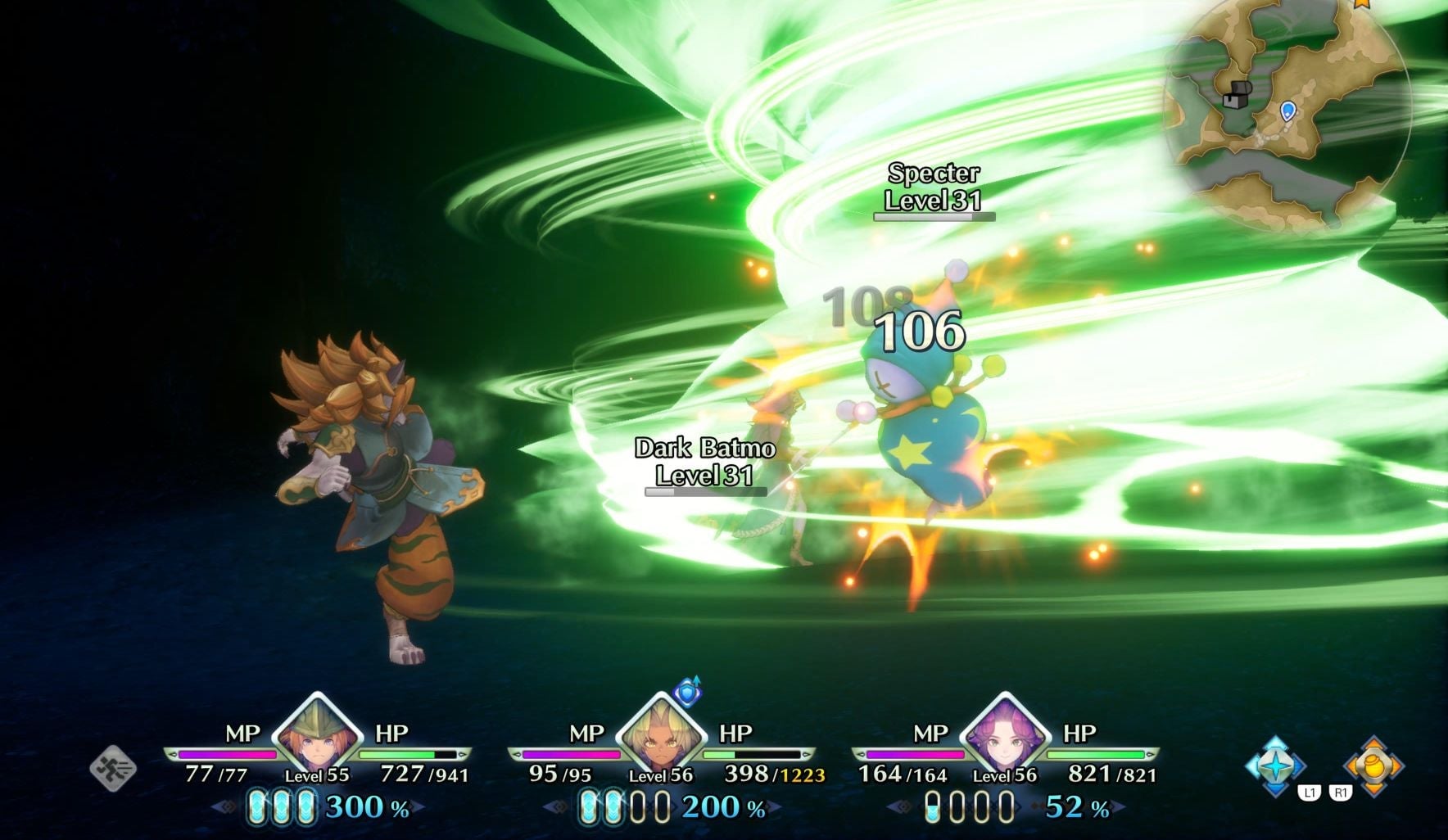Toggle the first class strike gauge pip

[x=257, y=806]
